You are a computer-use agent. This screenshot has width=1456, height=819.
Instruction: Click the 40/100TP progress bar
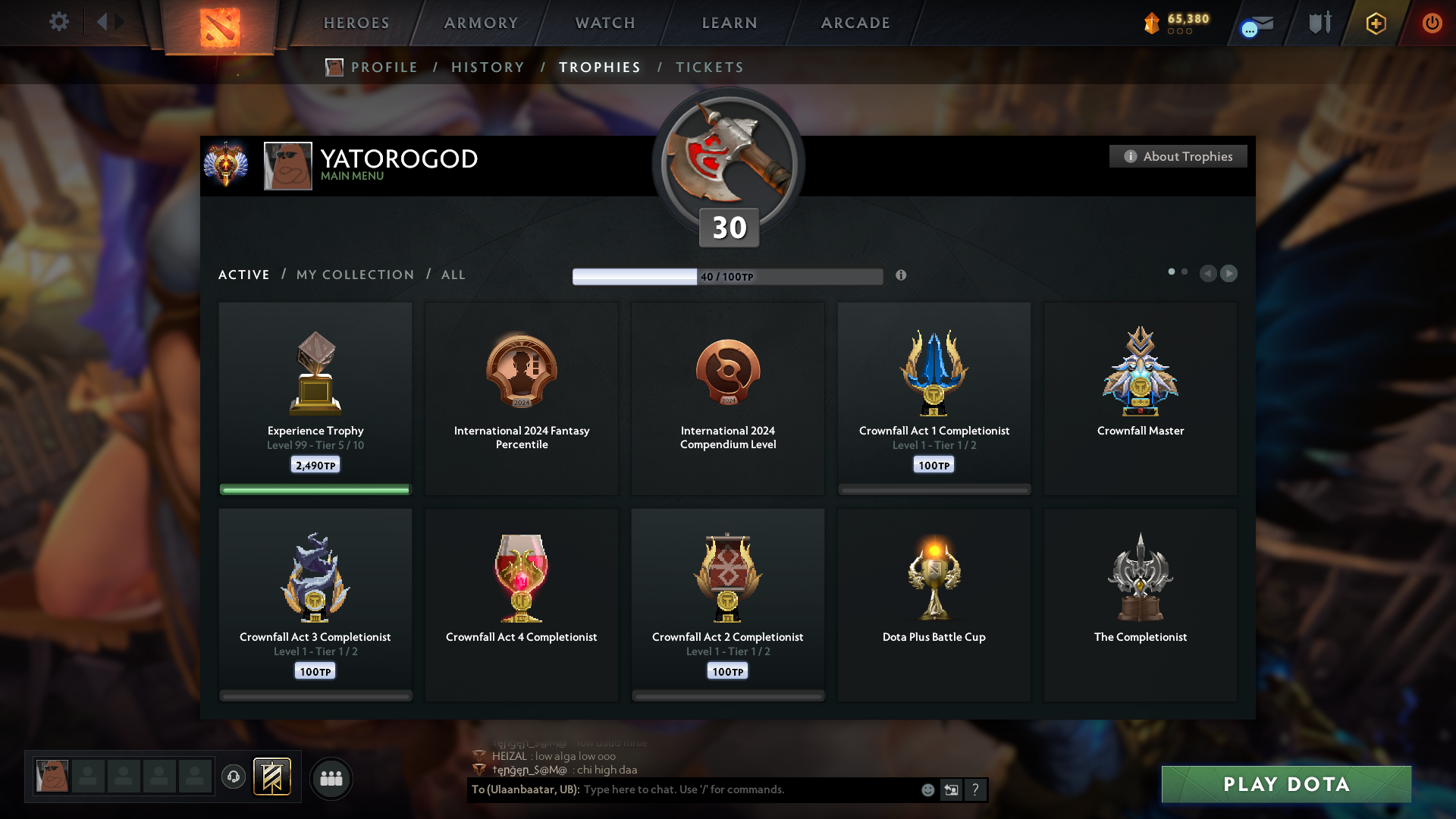[727, 276]
